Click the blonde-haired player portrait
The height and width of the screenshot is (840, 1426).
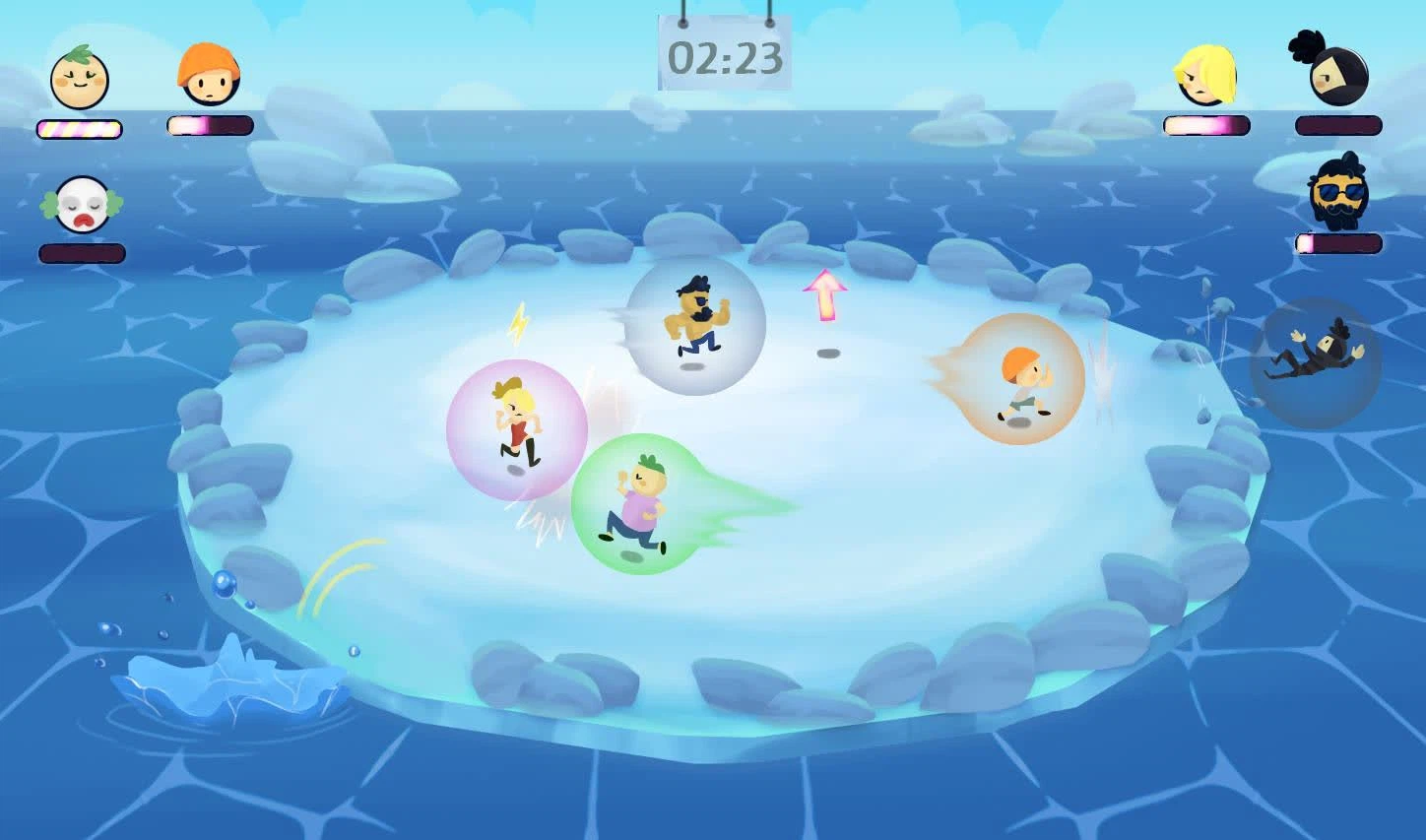pyautogui.click(x=1204, y=76)
